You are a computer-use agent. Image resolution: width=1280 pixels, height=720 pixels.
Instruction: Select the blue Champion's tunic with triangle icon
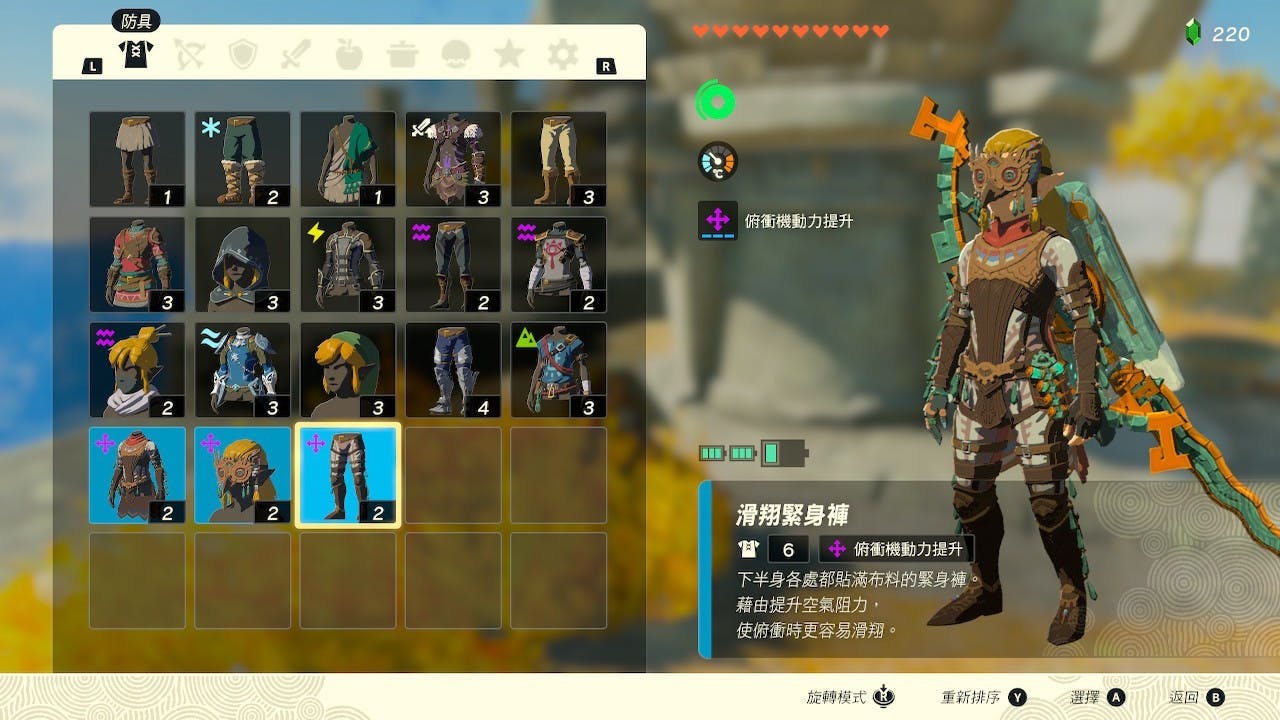[x=559, y=370]
